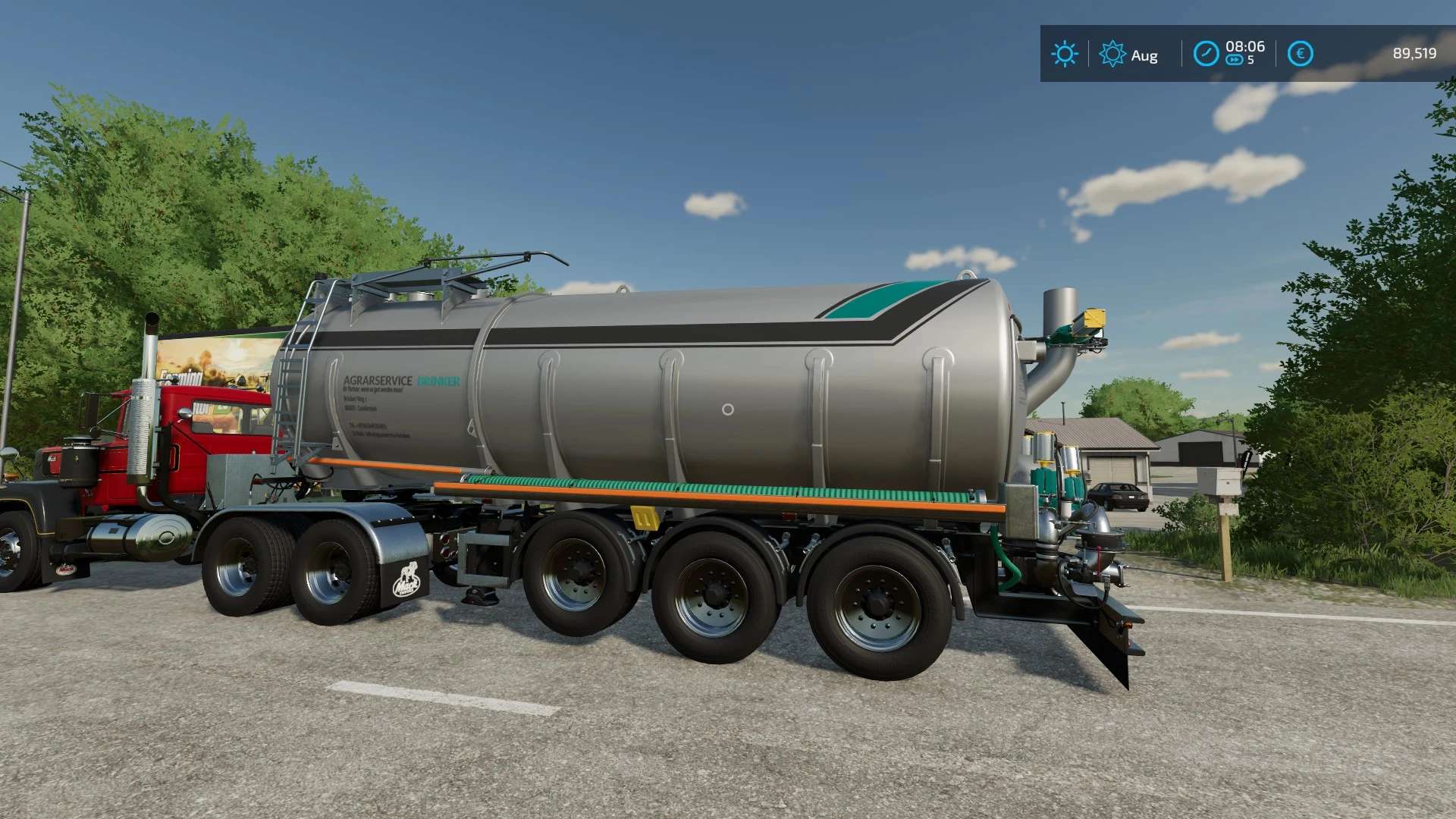Select the August season forecast icon
The width and height of the screenshot is (1456, 819).
pyautogui.click(x=1112, y=54)
